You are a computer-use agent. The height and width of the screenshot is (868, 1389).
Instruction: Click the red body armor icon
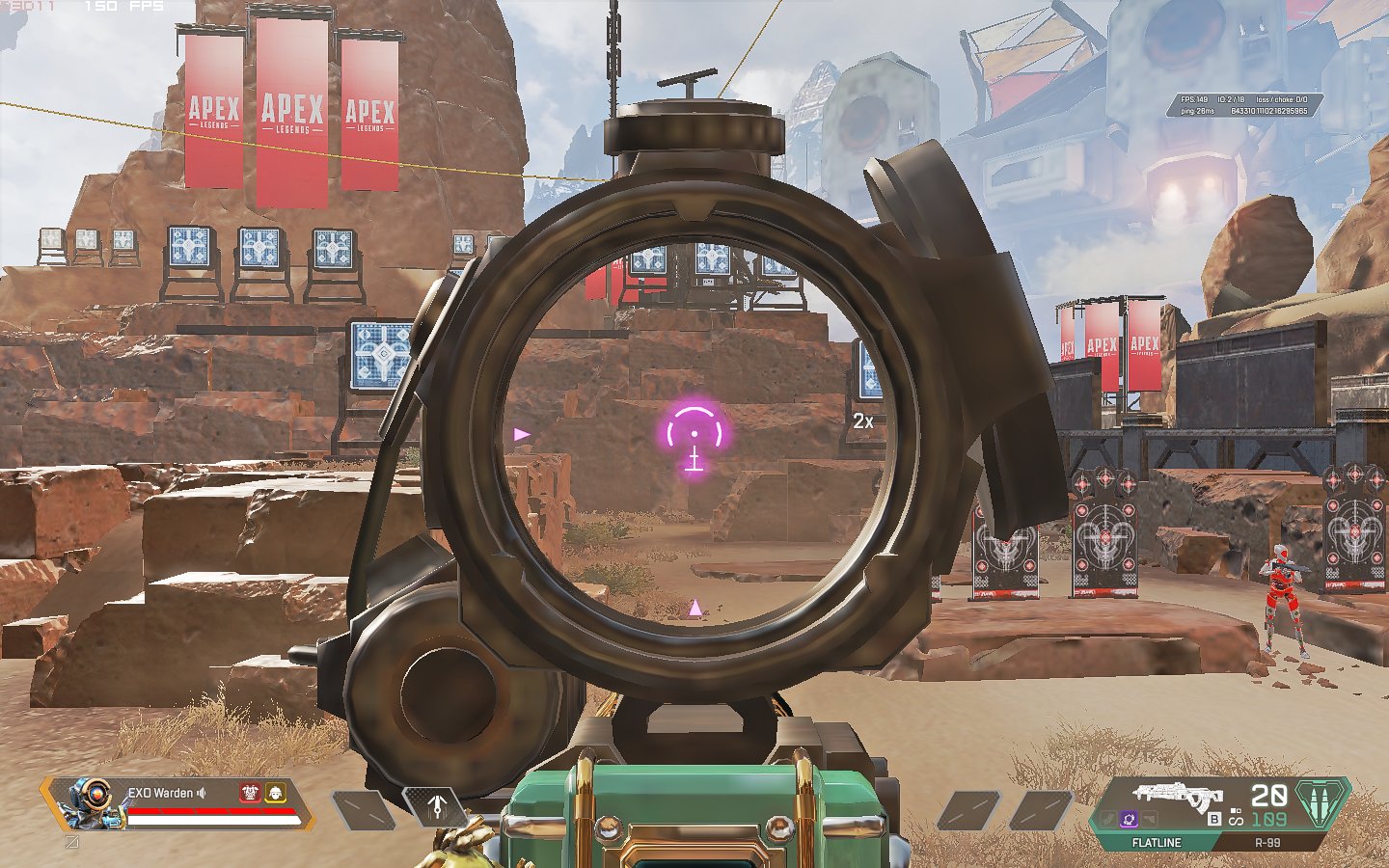tap(250, 793)
